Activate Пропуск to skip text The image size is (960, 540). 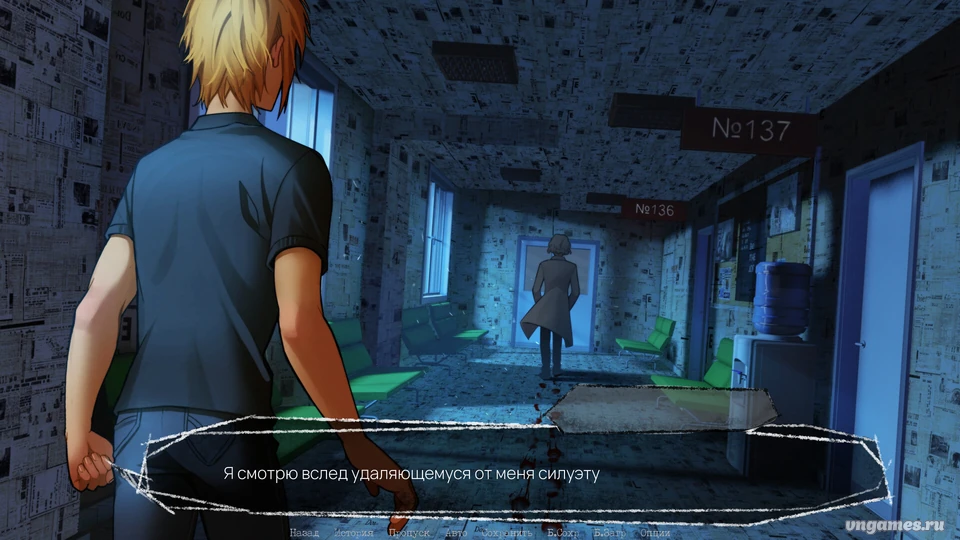pyautogui.click(x=409, y=532)
